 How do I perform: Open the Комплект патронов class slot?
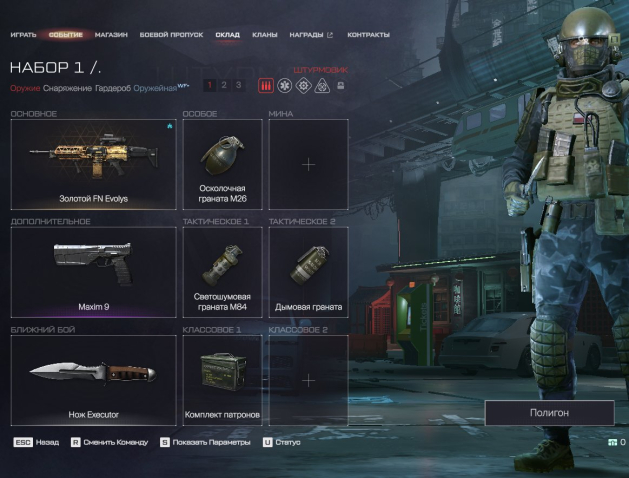tap(222, 380)
